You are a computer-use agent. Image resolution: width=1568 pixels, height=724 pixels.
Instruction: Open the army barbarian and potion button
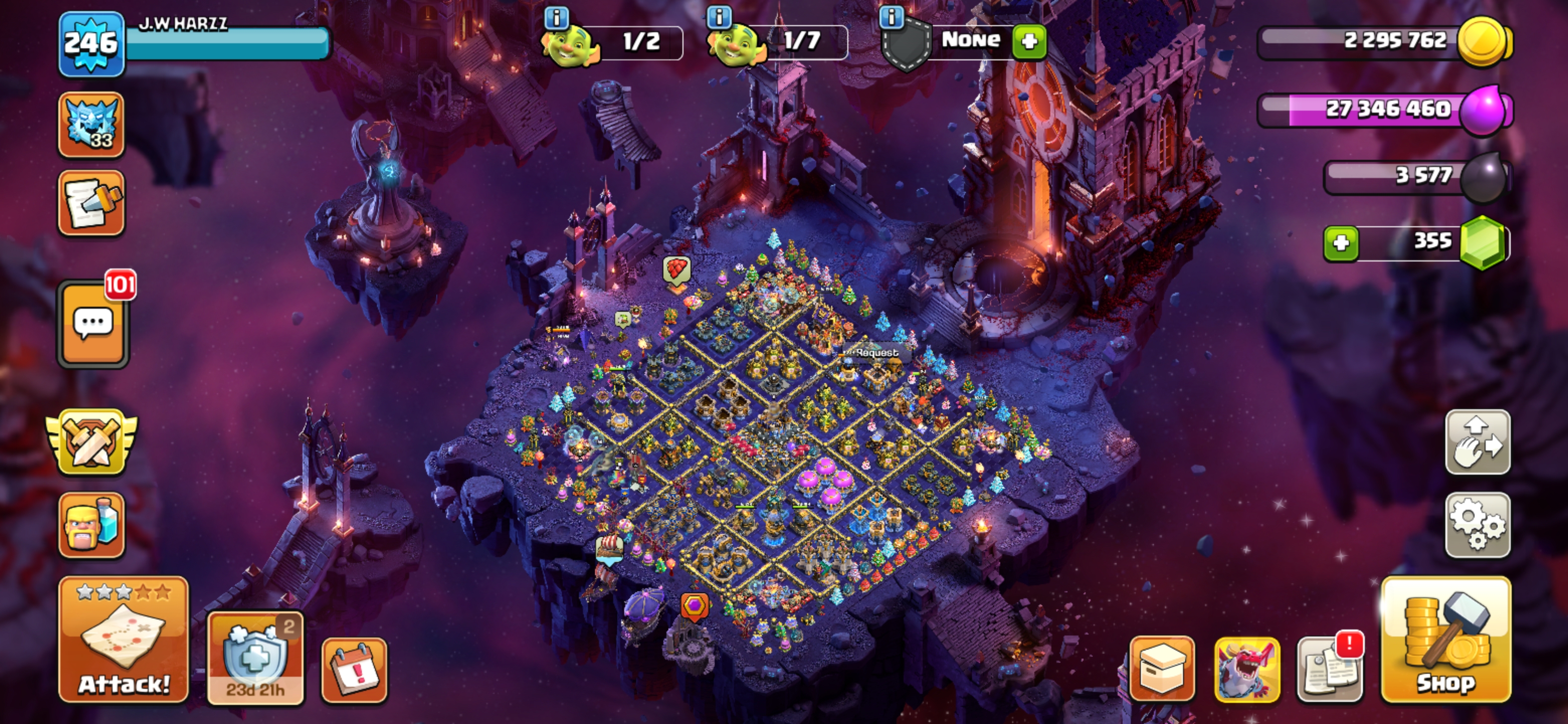[x=91, y=525]
